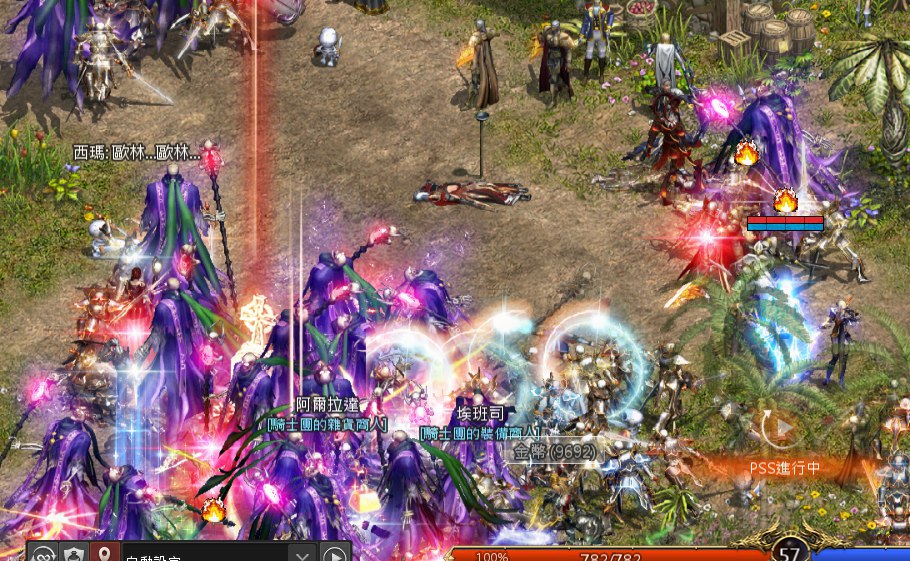Click the infinity loop icon in the bottom bar
The width and height of the screenshot is (910, 561).
coord(42,554)
